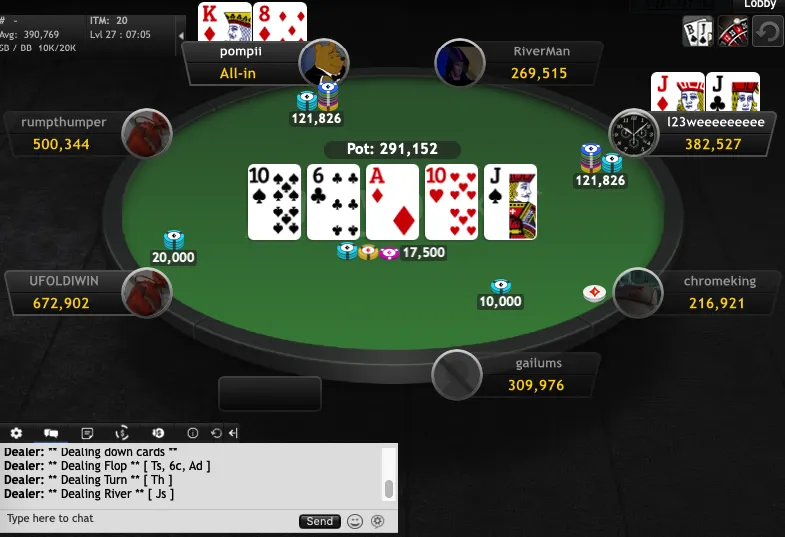This screenshot has width=785, height=537.
Task: Open chromeking's player panel
Action: point(708,292)
